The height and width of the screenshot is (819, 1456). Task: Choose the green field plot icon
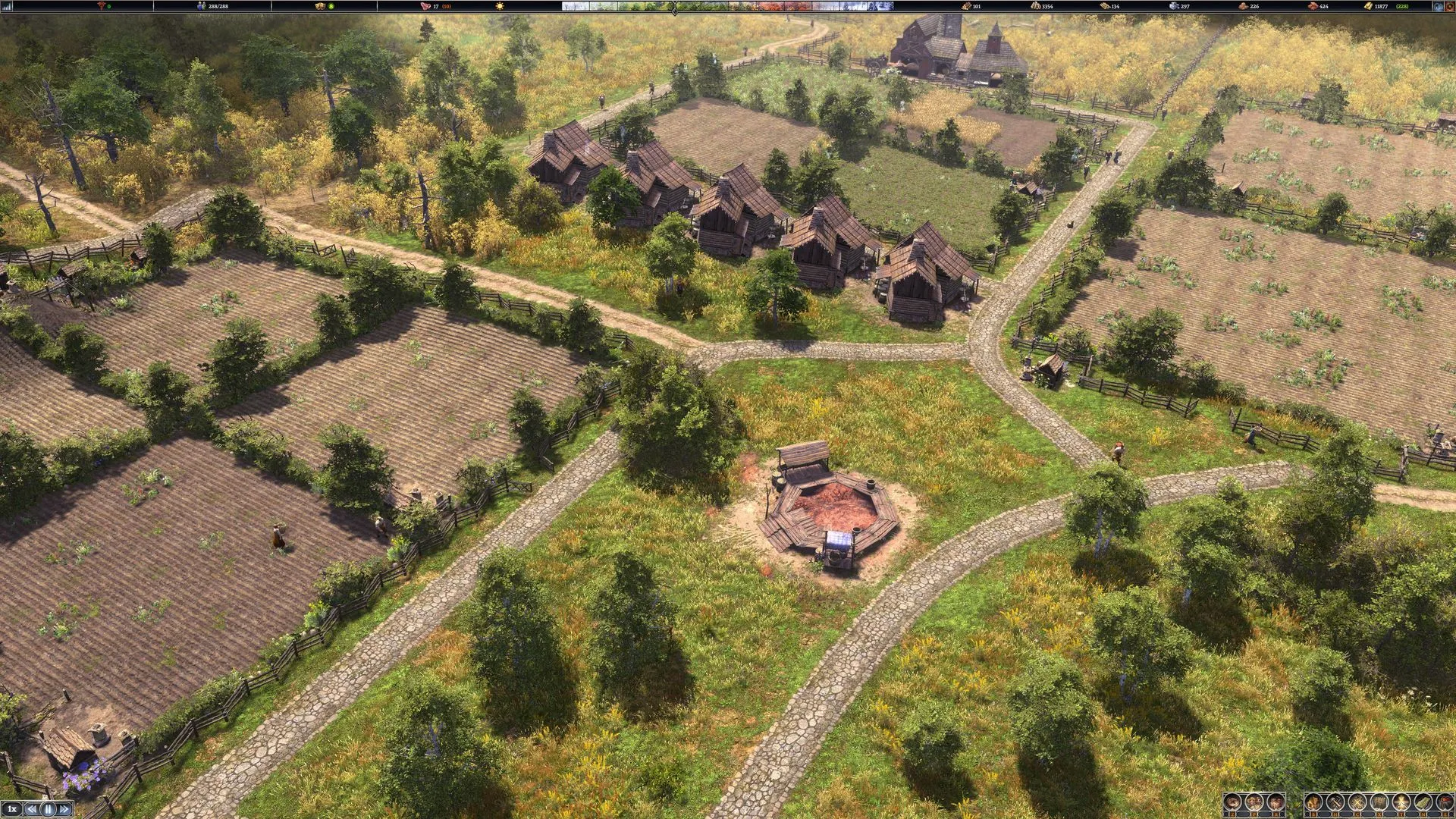tap(1423, 802)
